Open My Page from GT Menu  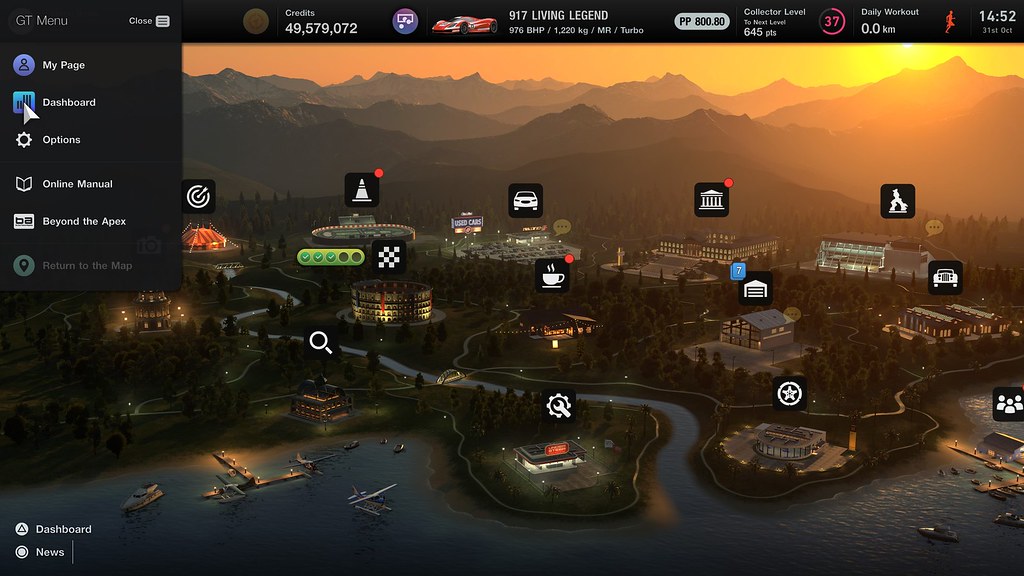pos(63,65)
